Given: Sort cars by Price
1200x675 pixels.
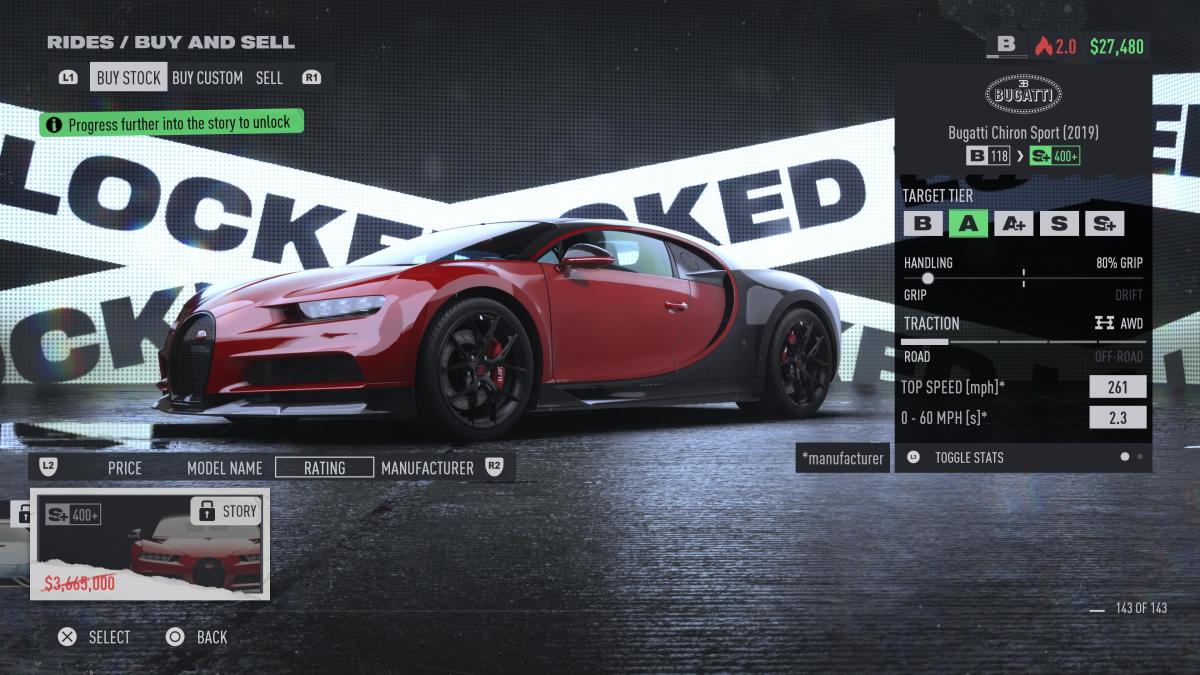Looking at the screenshot, I should 125,467.
